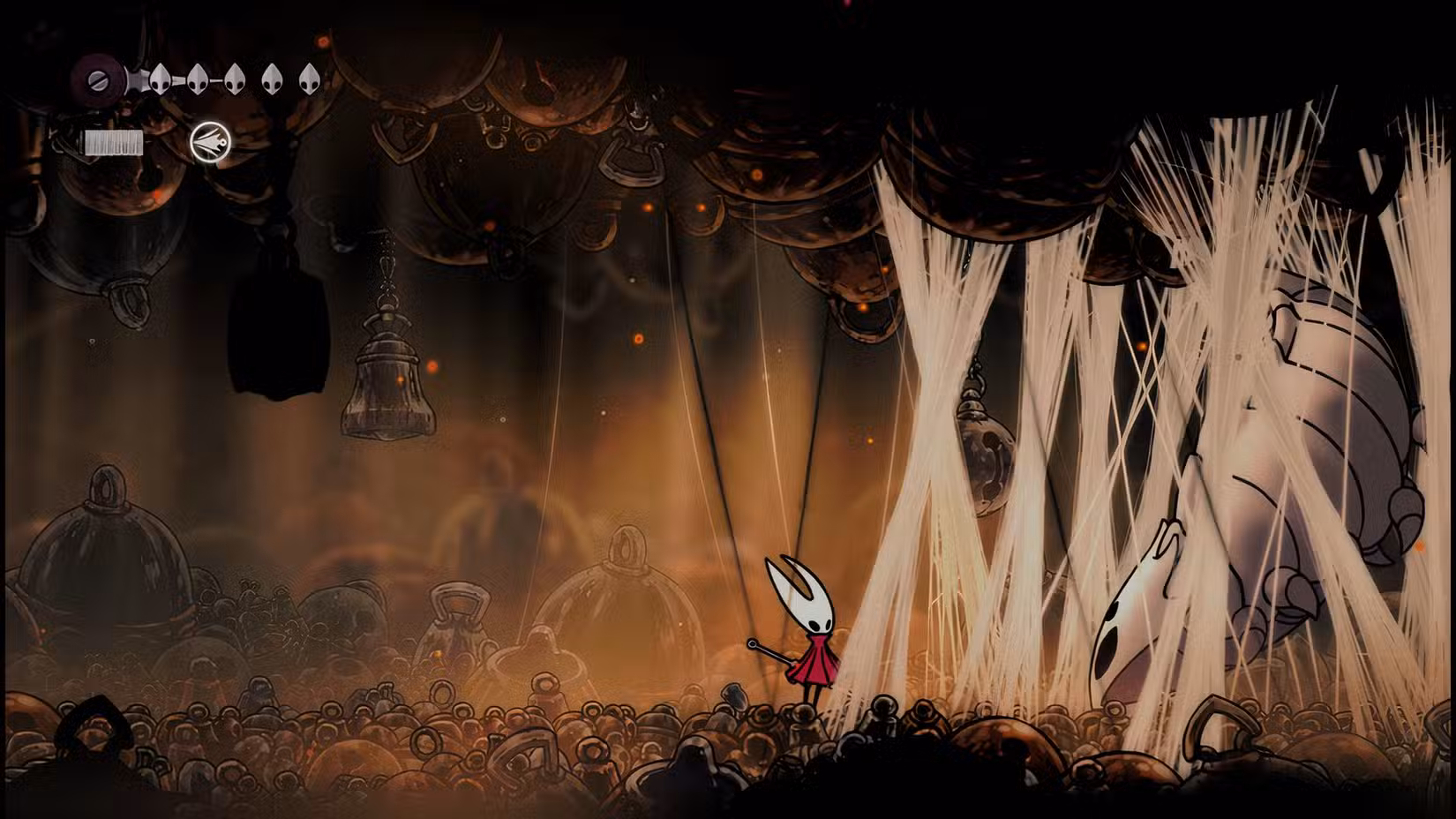Image resolution: width=1456 pixels, height=819 pixels.
Task: Select the circled needle-dash skill icon
Action: (210, 141)
